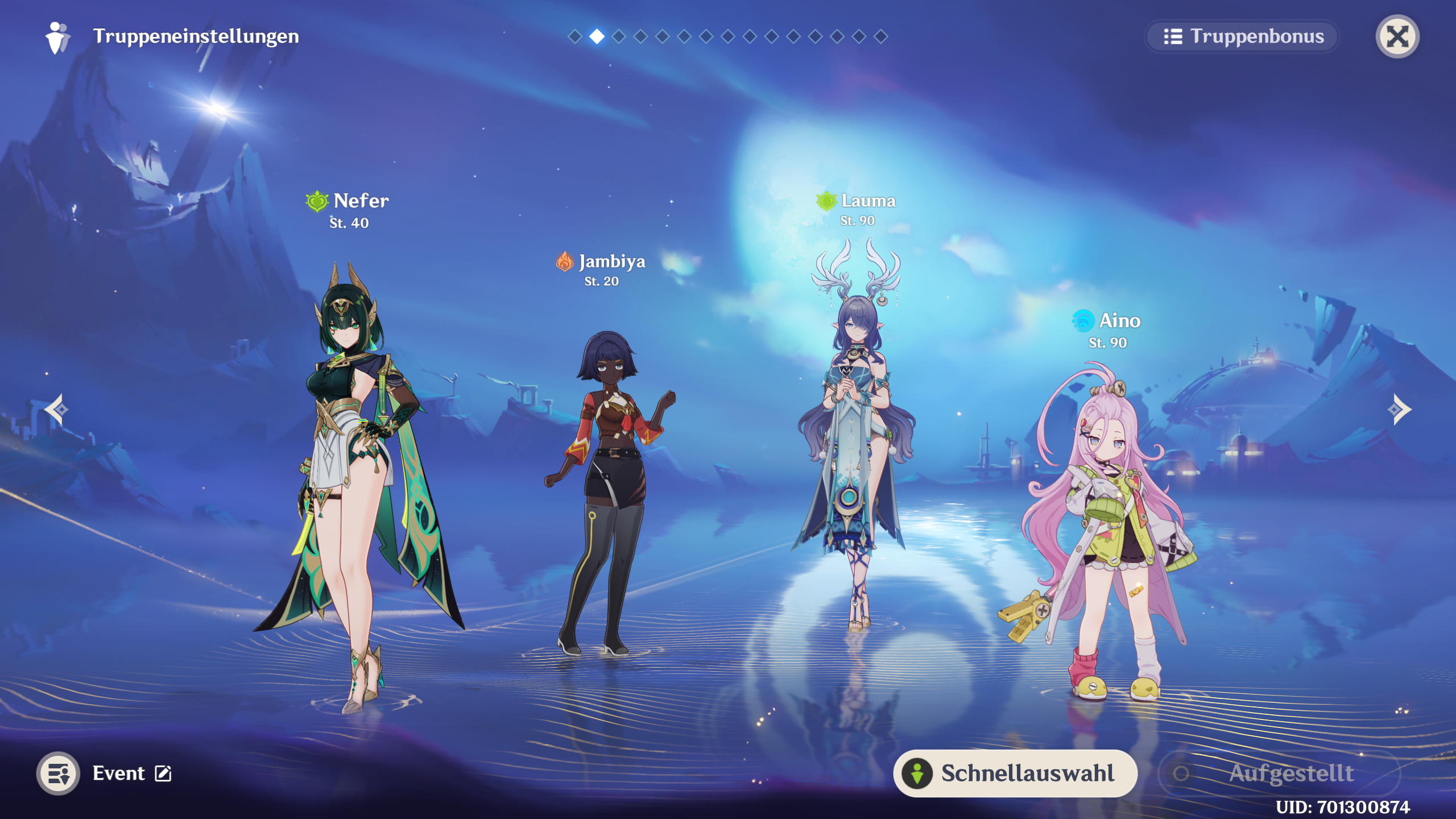This screenshot has height=819, width=1456.
Task: Open the party list menu icon
Action: (58, 773)
